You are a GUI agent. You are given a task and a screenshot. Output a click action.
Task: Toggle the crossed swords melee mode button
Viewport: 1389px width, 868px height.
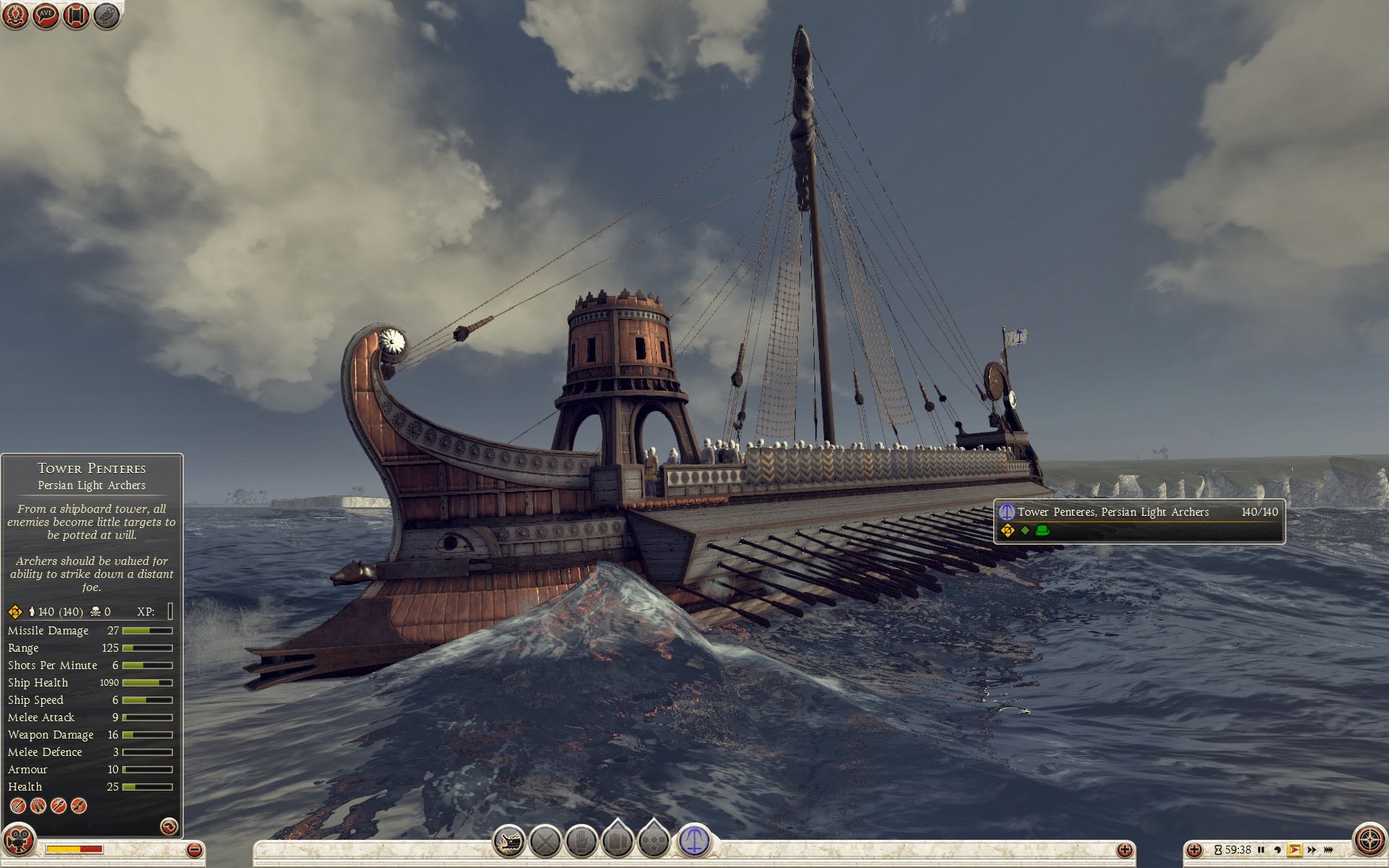tap(545, 841)
